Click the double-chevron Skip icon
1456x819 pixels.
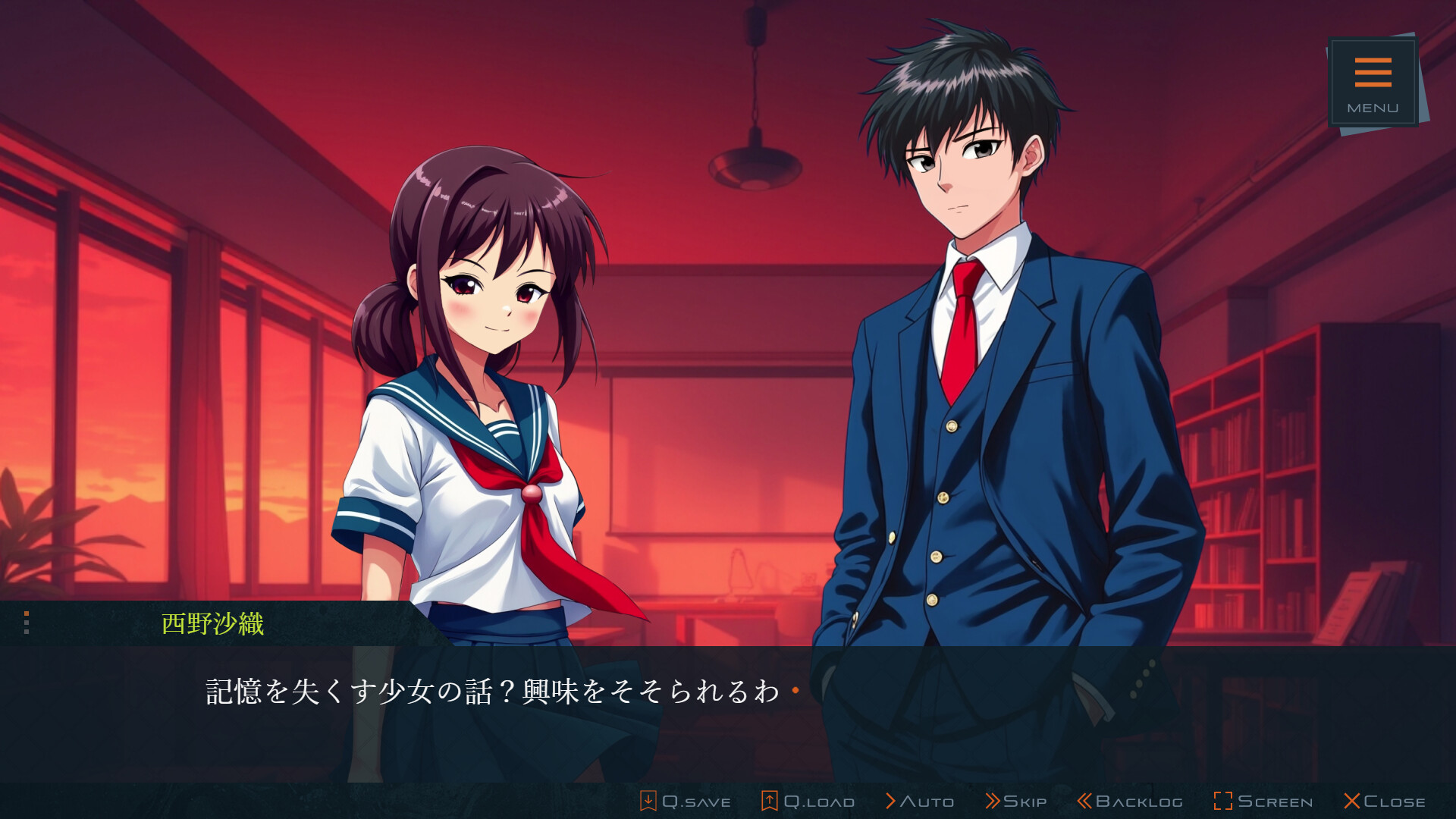tap(994, 800)
